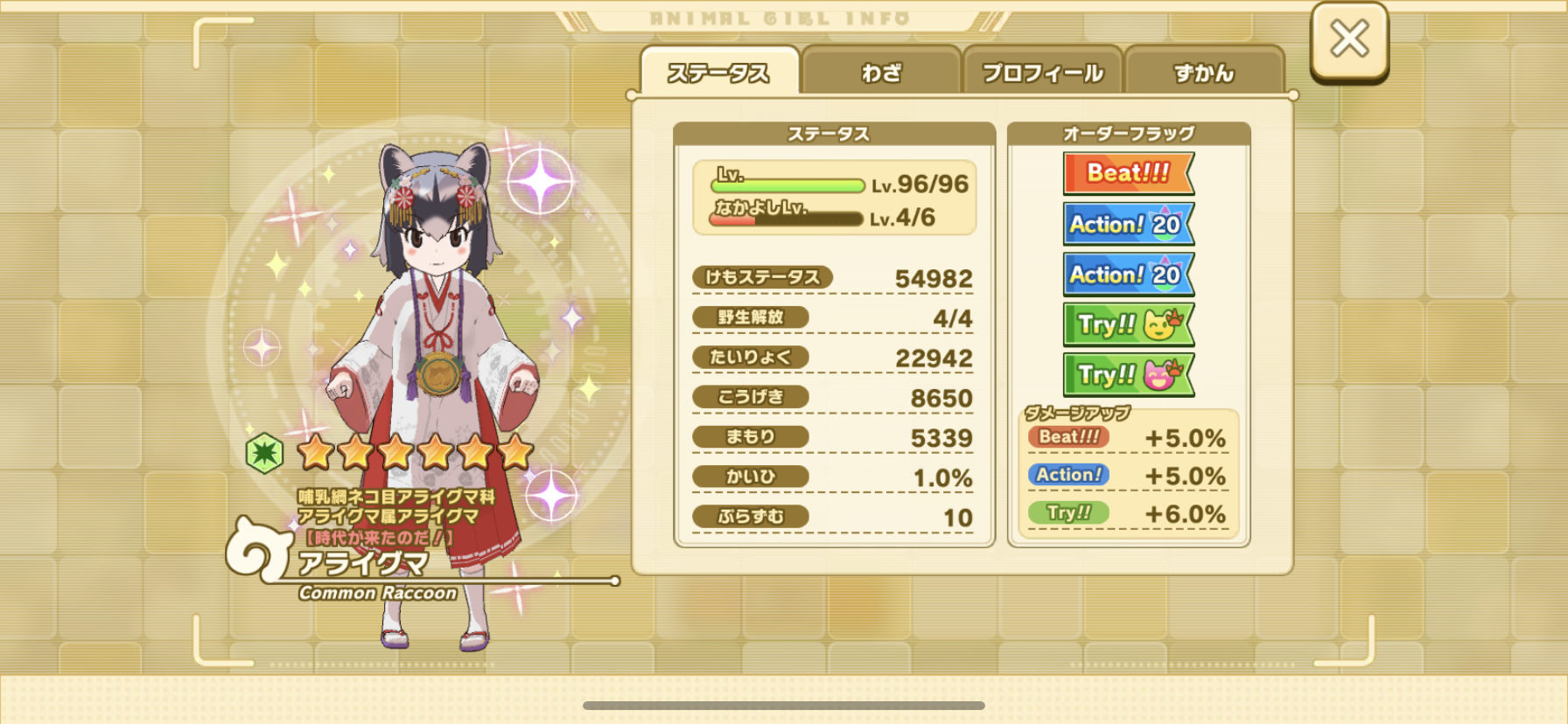
Task: Tap the green hexagon attribute icon
Action: coord(264,453)
